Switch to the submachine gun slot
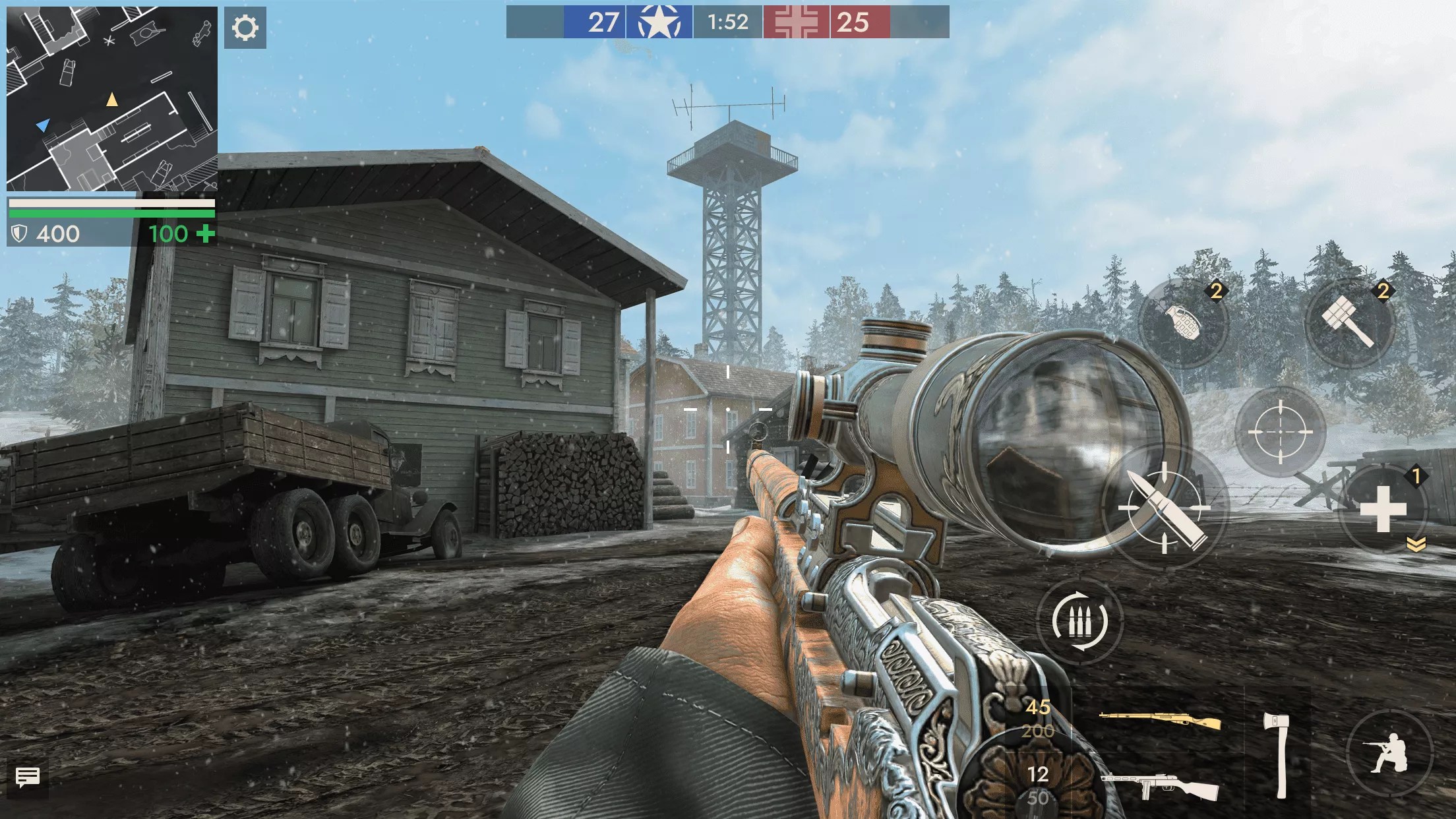 (1159, 786)
